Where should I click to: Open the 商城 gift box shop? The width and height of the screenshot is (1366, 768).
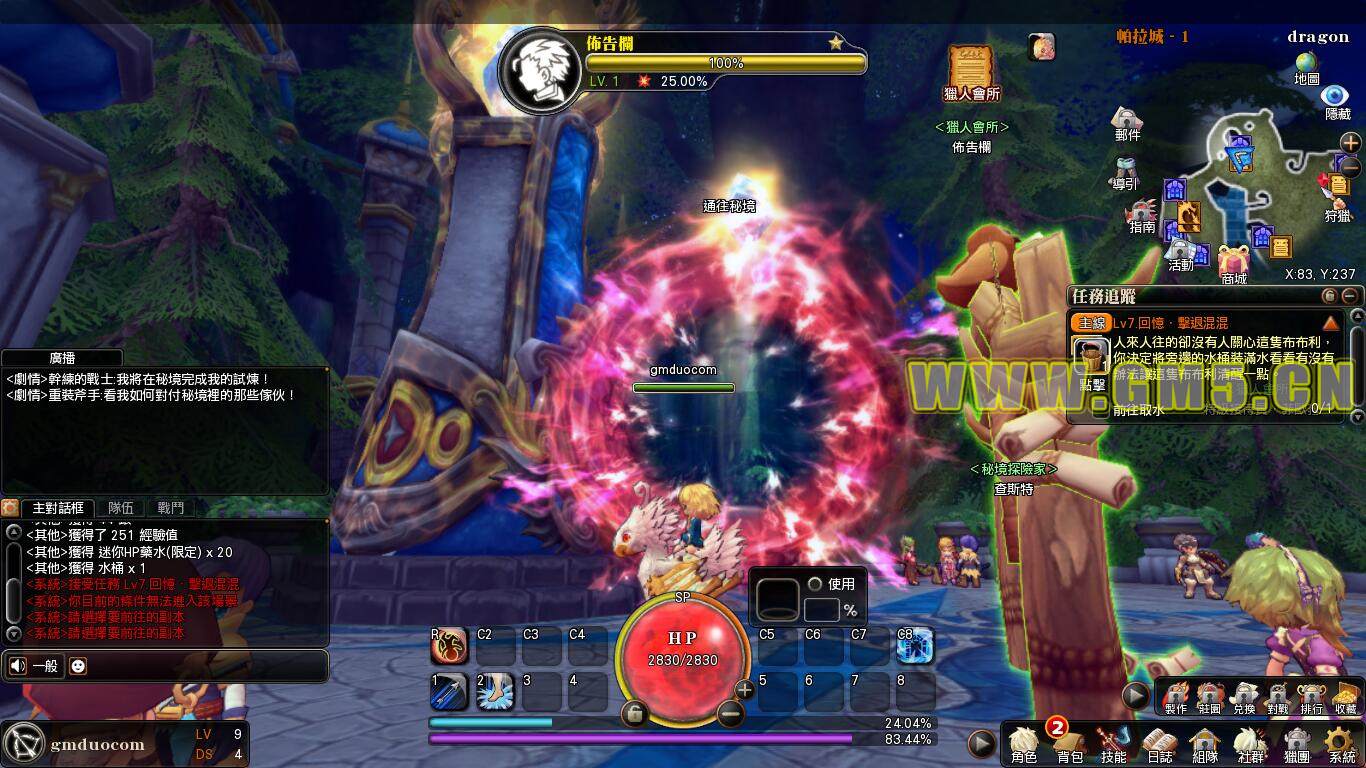coord(1233,262)
